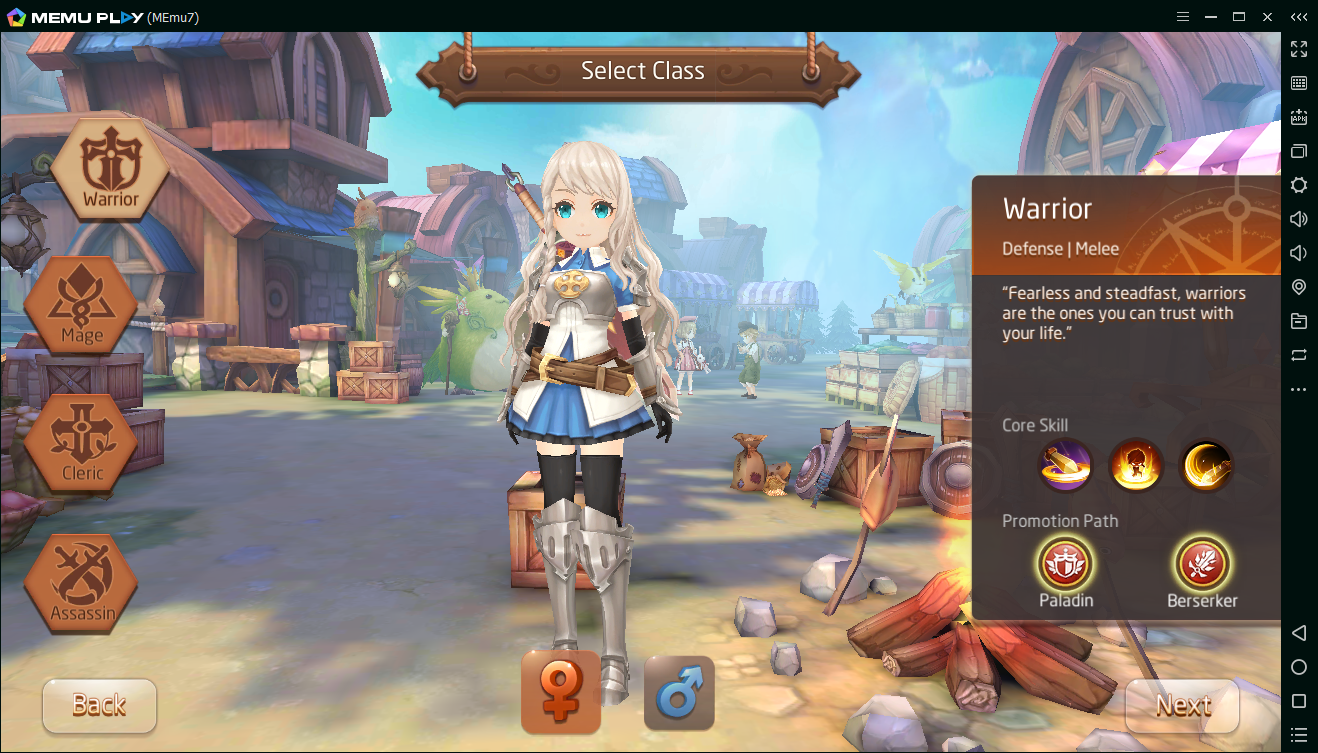The height and width of the screenshot is (753, 1318).
Task: Select the Warrior class
Action: [x=110, y=169]
